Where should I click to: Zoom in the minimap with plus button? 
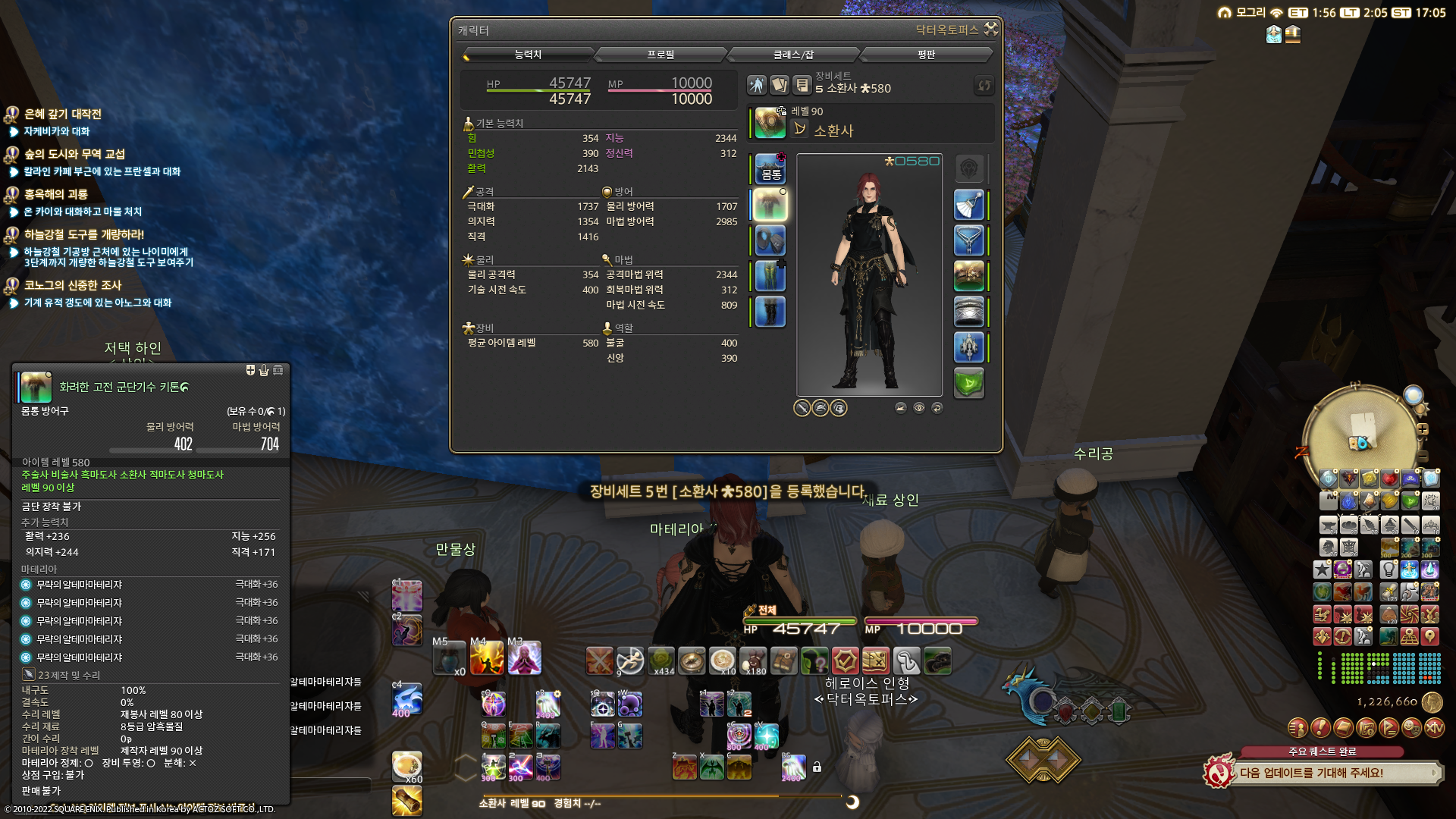[1423, 430]
